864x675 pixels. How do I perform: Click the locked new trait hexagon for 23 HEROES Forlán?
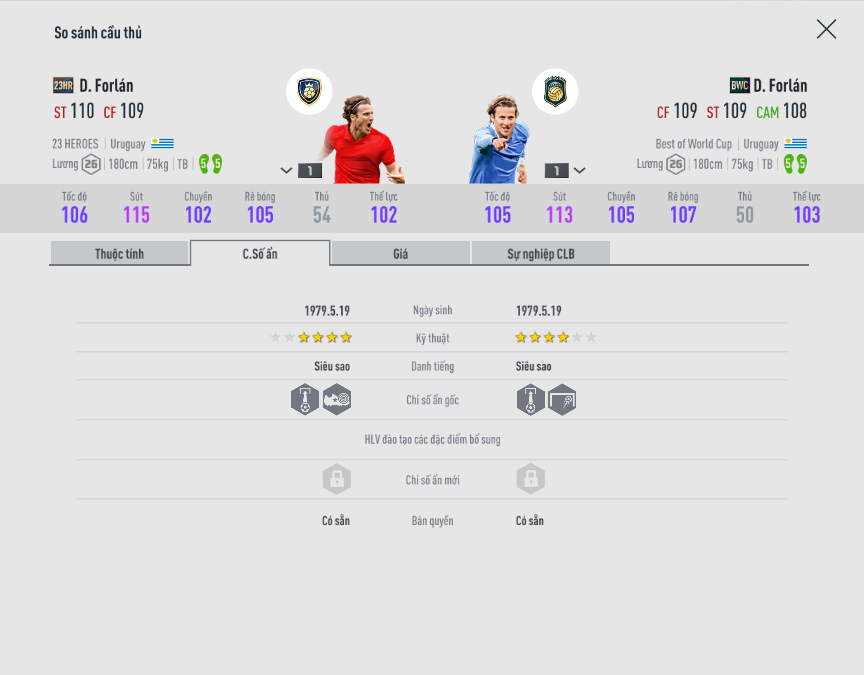337,479
